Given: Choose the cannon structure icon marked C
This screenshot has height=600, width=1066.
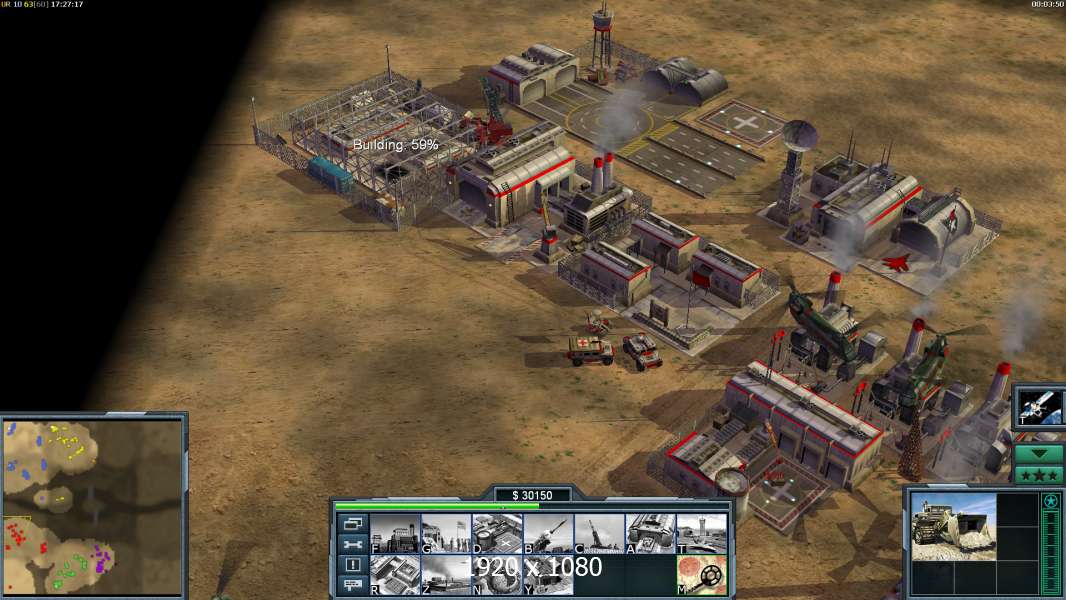Looking at the screenshot, I should click(x=599, y=534).
